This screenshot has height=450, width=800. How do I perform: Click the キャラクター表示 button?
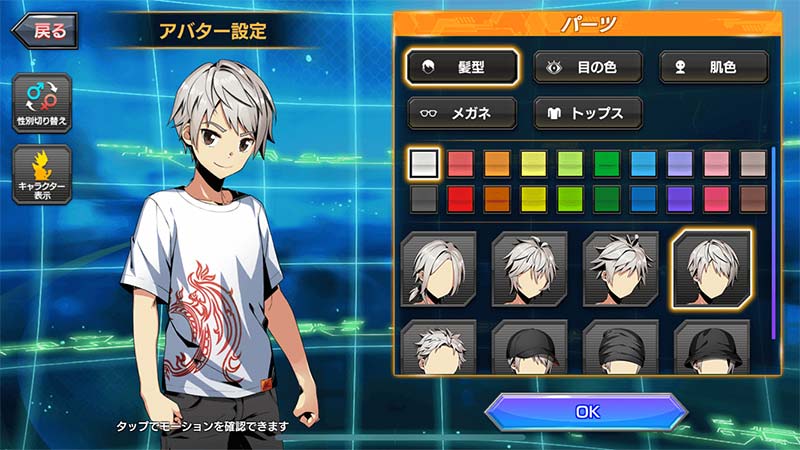[42, 175]
